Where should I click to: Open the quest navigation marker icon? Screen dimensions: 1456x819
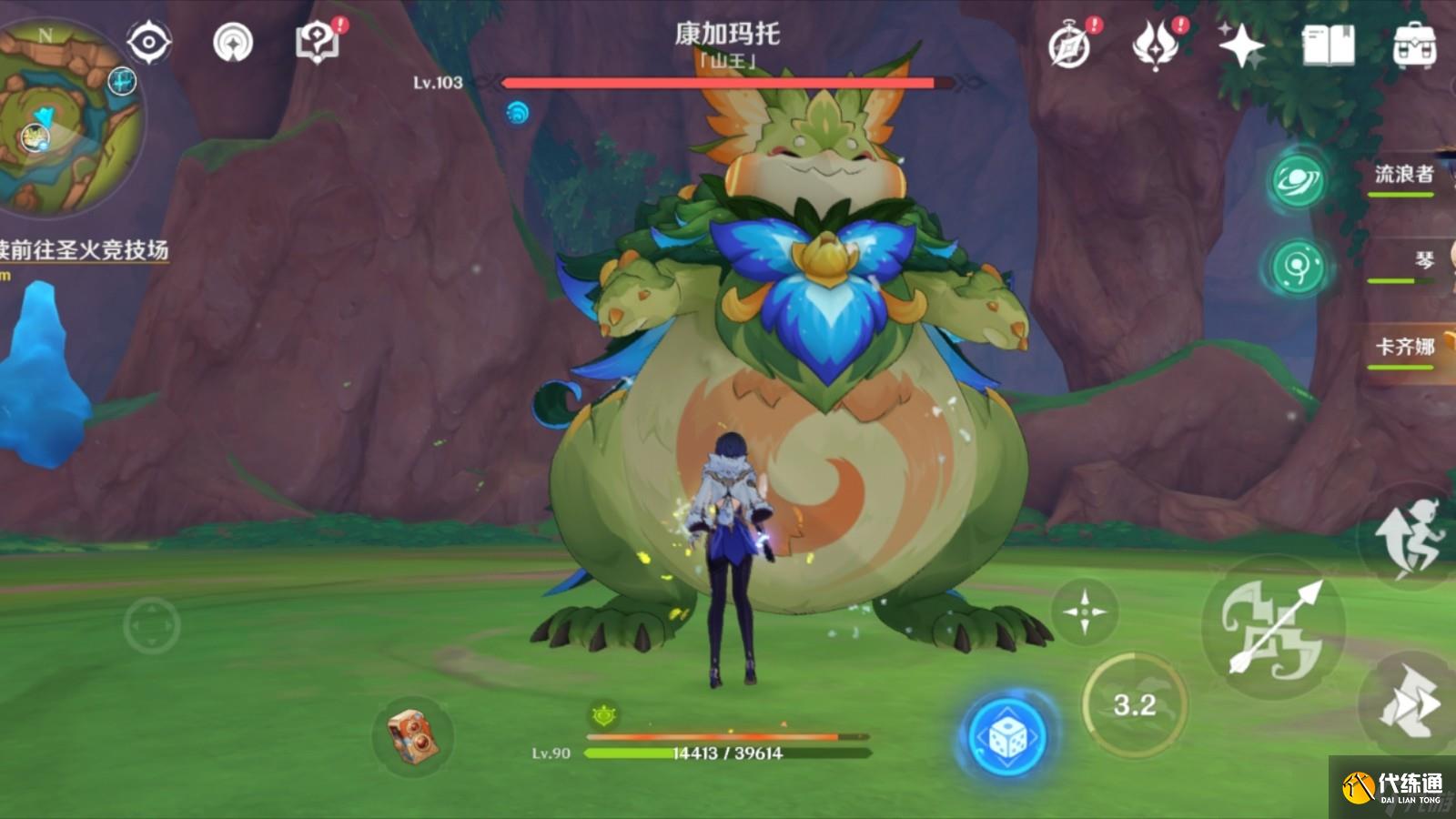point(233,42)
